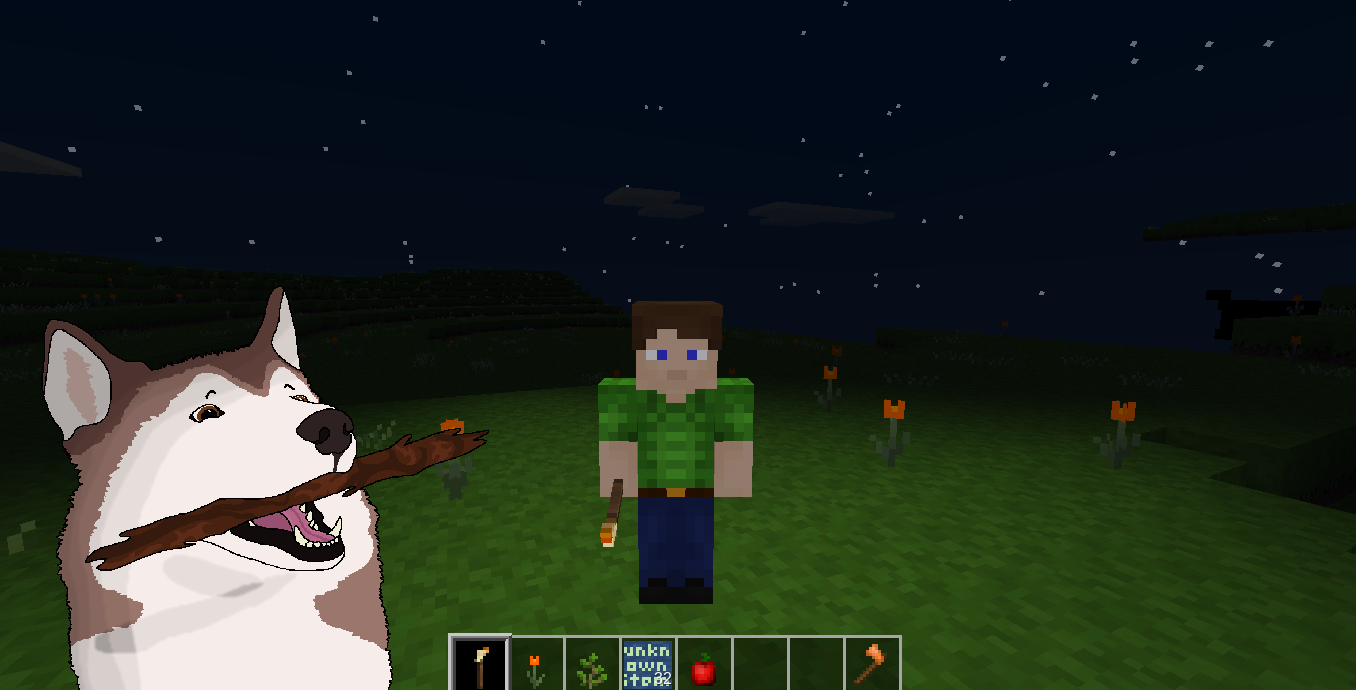1356x690 pixels.
Task: Equip the copper axe slot
Action: (872, 664)
